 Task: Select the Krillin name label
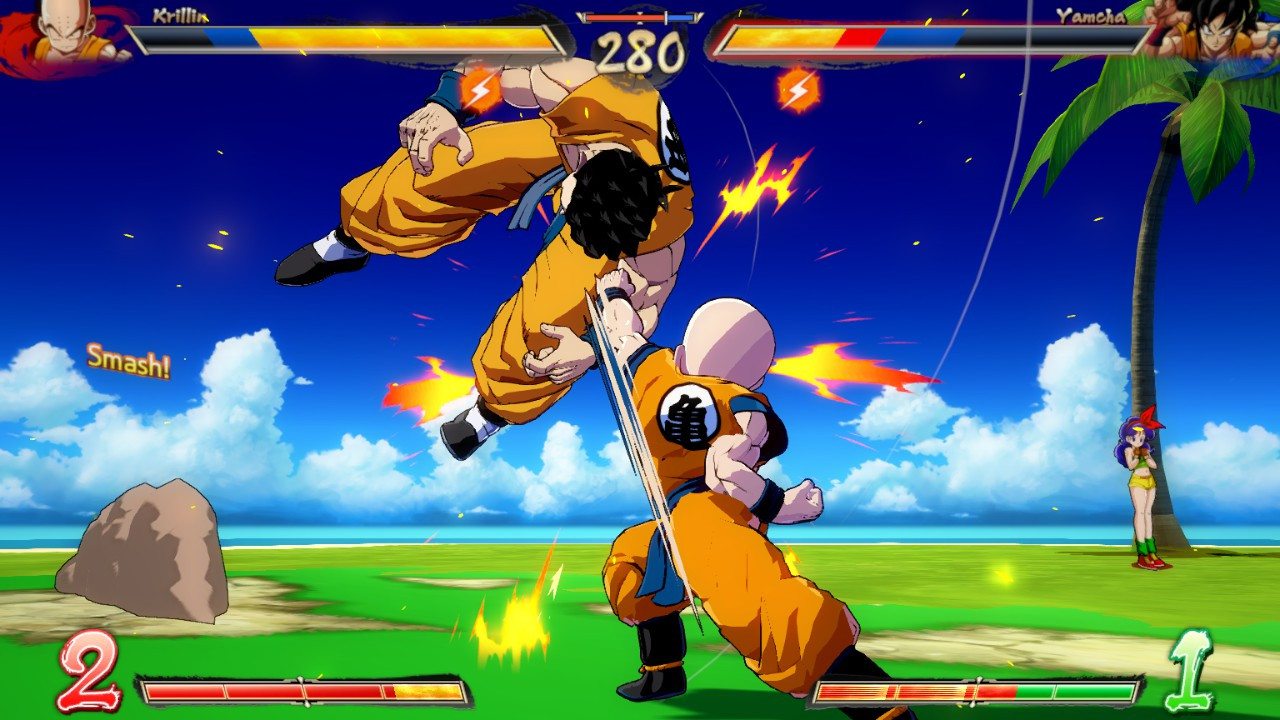[x=178, y=14]
